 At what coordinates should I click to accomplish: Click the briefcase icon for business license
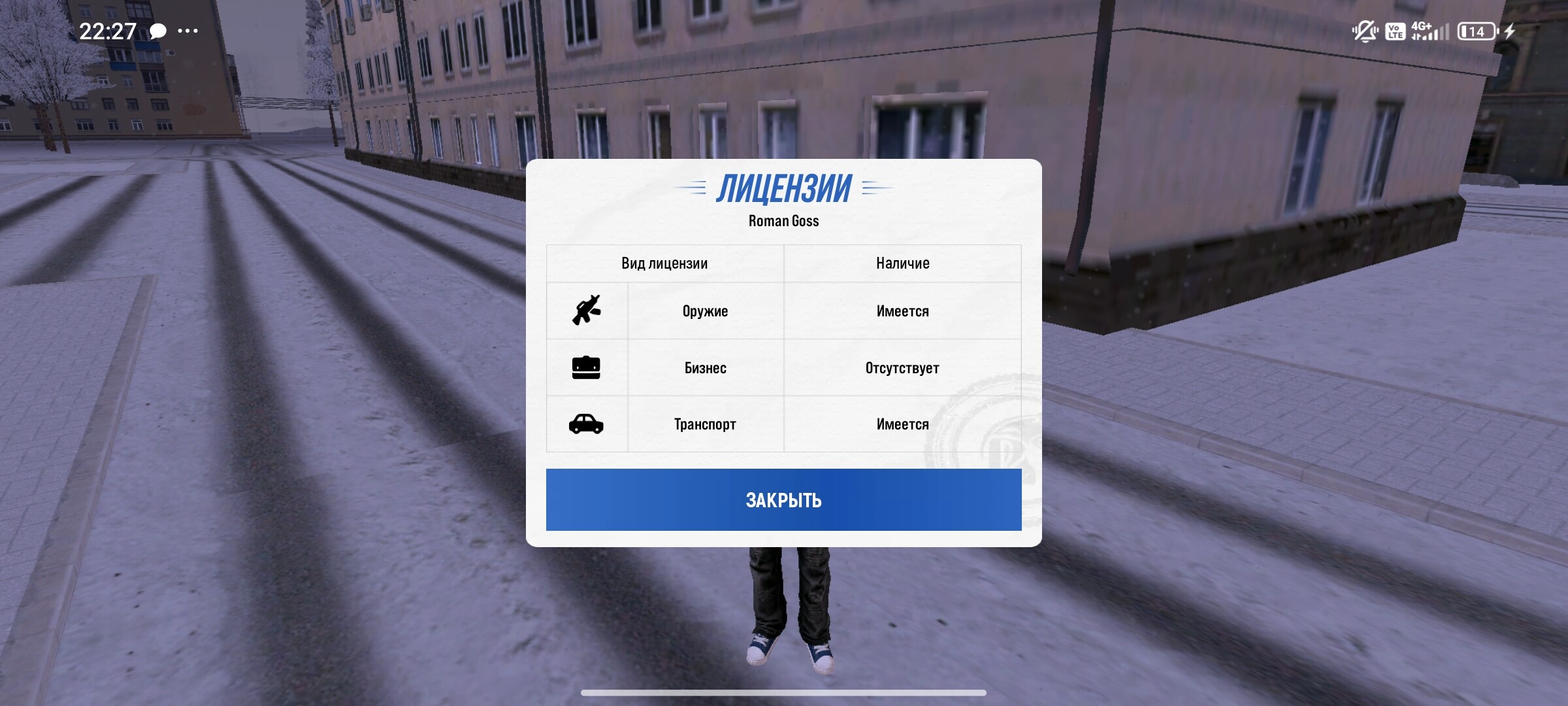tap(587, 367)
